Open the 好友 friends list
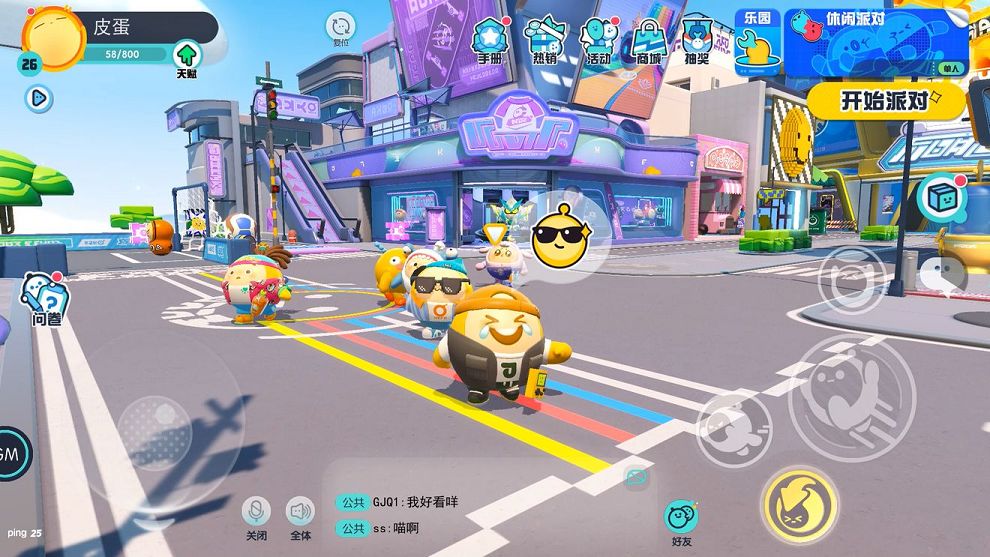 point(682,520)
